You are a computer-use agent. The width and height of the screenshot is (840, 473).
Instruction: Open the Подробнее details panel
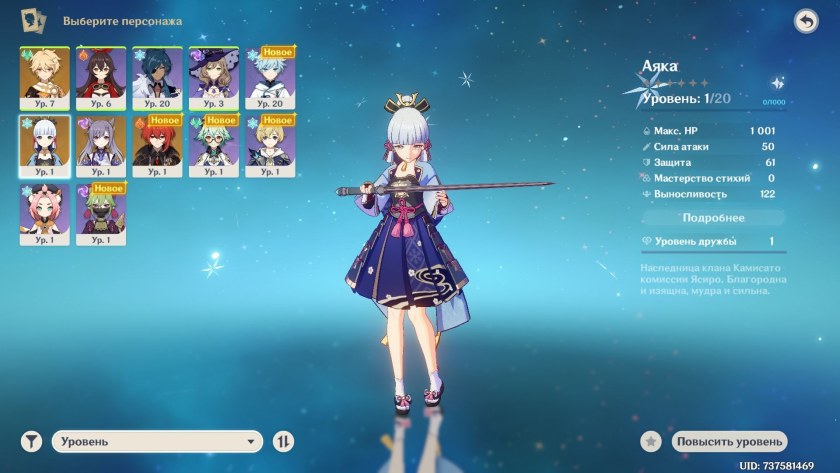pos(713,217)
